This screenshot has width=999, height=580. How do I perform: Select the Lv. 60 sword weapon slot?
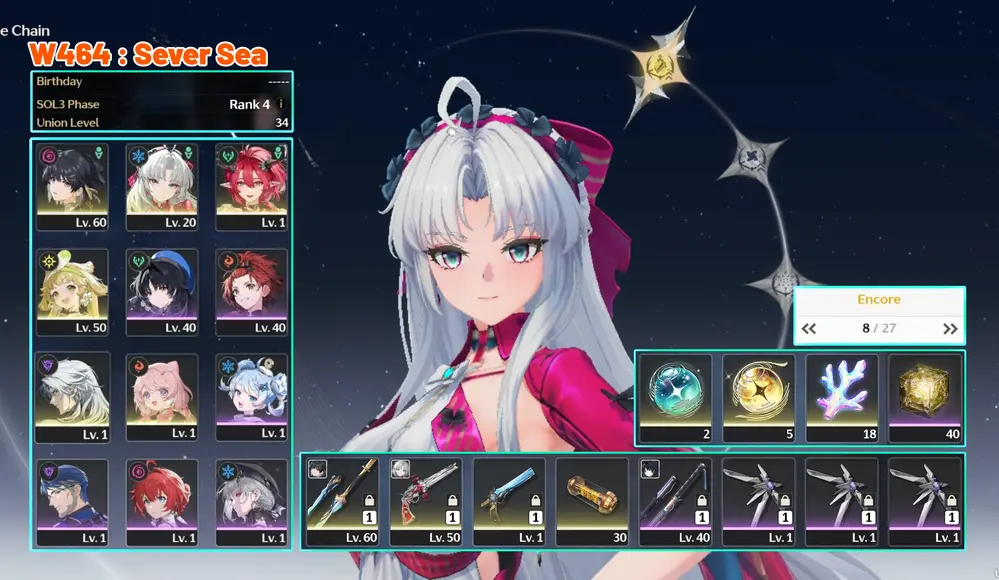coord(342,501)
